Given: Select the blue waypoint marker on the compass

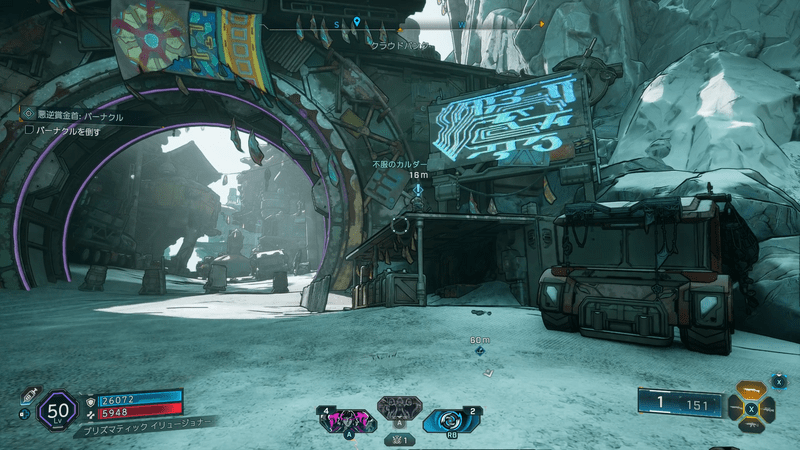Looking at the screenshot, I should point(356,20).
